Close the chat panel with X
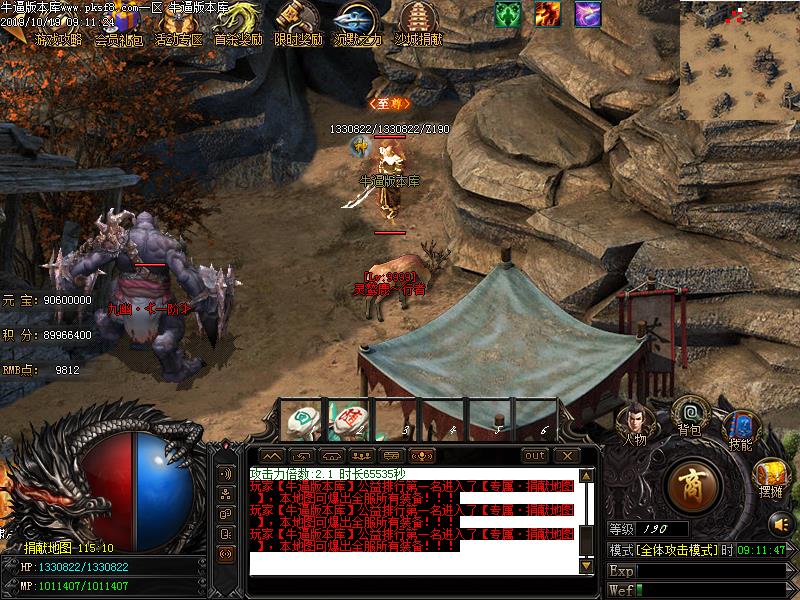Screen dimensions: 800x600 (567, 456)
